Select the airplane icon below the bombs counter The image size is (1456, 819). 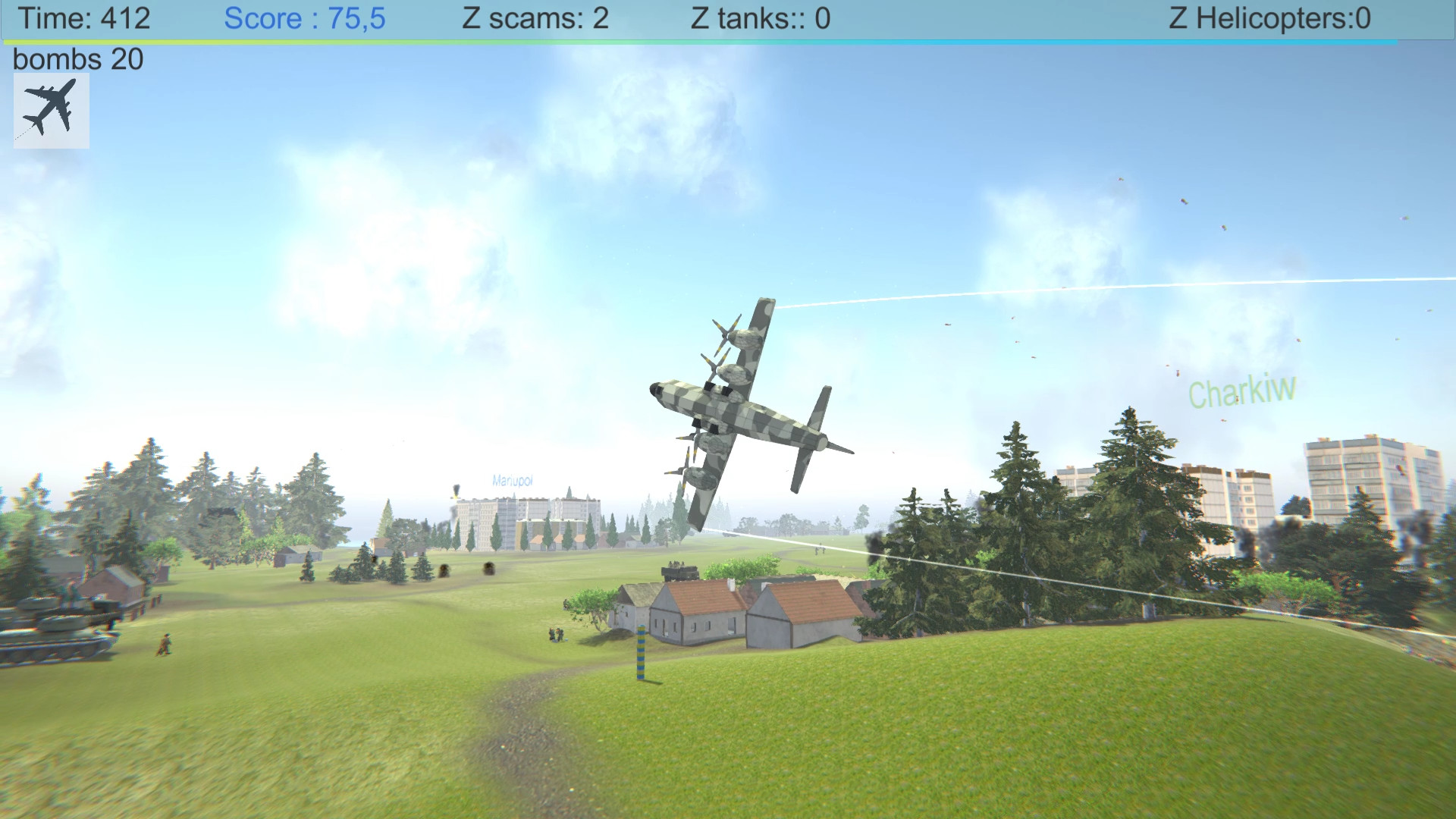click(50, 111)
